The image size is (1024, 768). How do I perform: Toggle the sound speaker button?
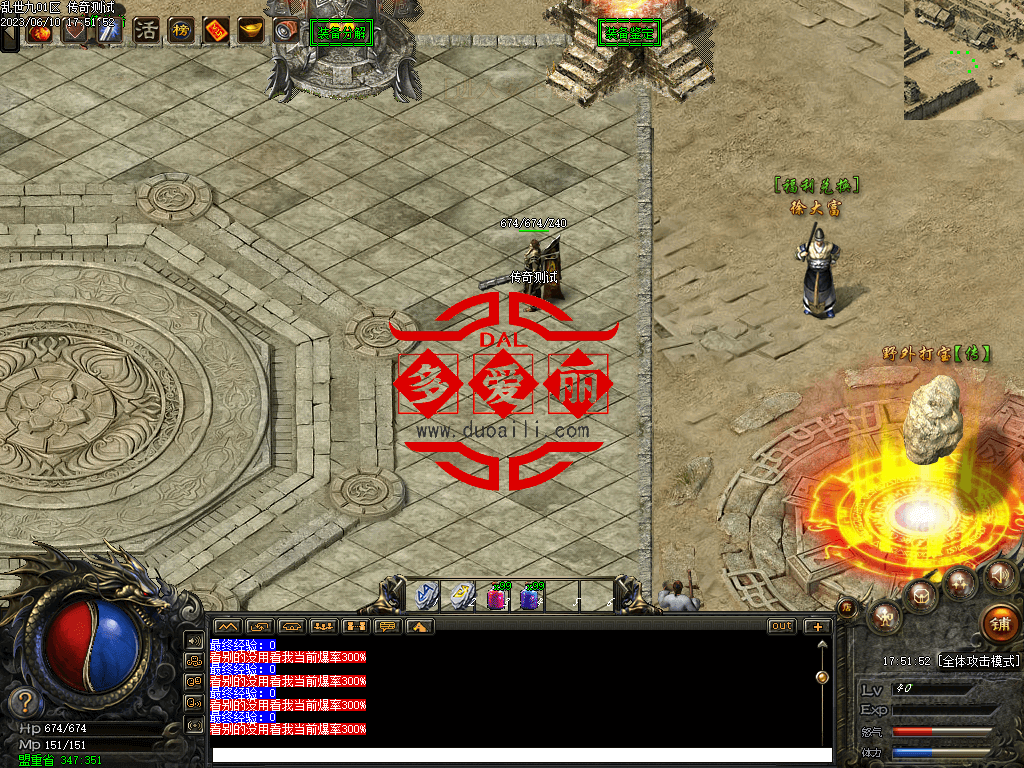click(999, 576)
